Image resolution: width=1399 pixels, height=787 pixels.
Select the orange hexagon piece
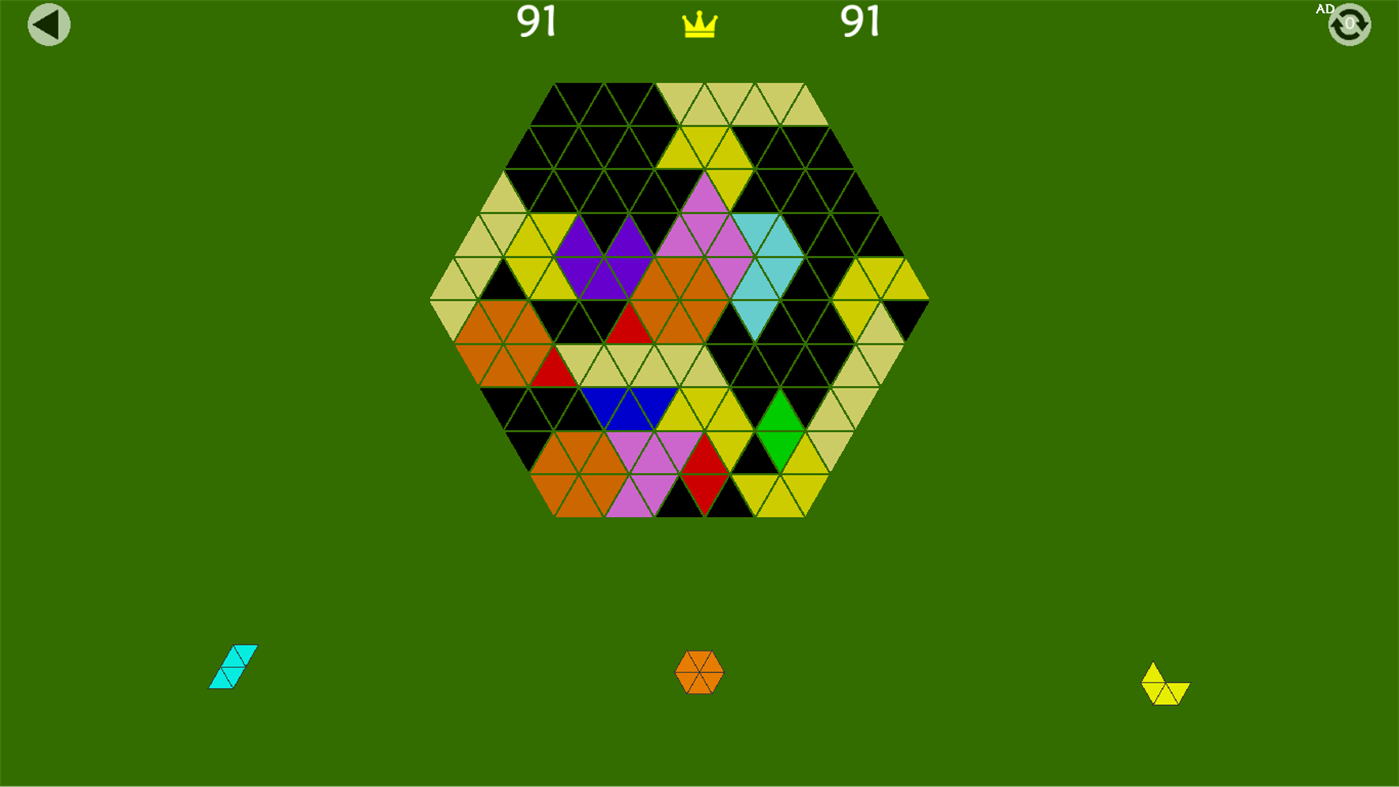coord(700,673)
